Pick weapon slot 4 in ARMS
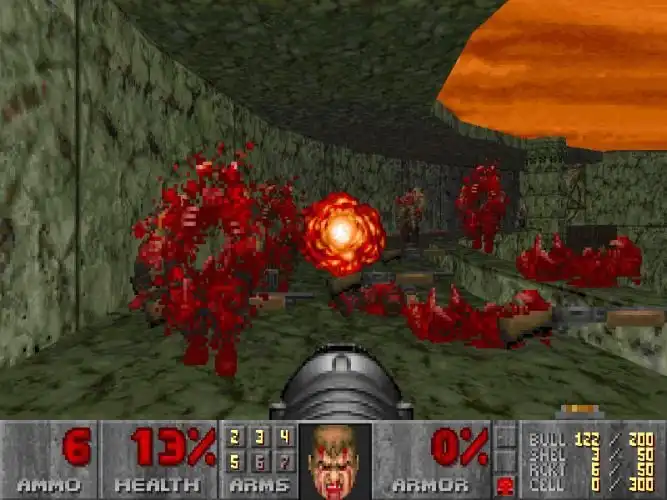Screen dimensions: 667x500 coord(283,436)
